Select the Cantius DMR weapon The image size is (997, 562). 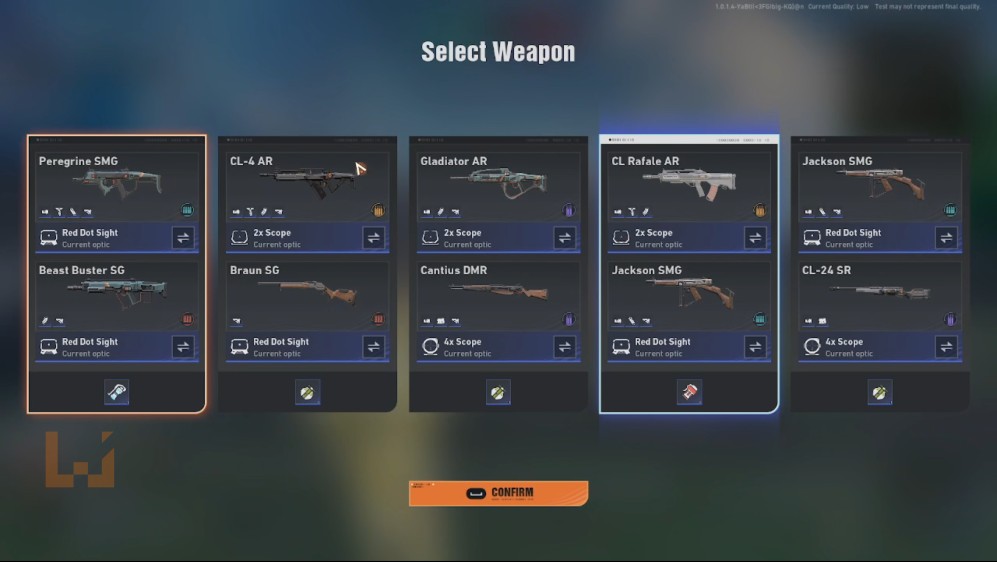498,292
